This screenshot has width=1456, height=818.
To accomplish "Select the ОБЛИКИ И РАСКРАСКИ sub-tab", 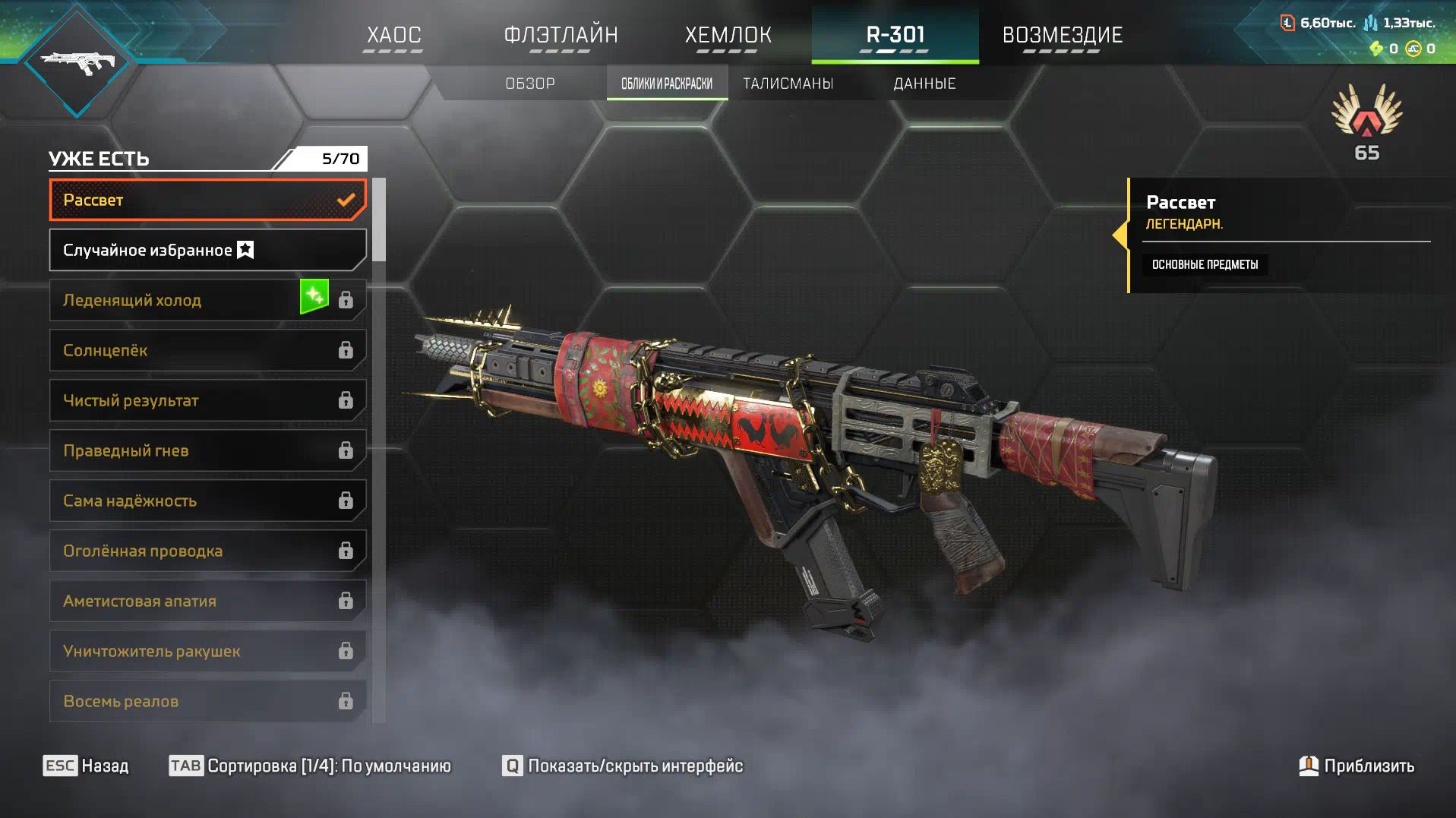I will (667, 84).
